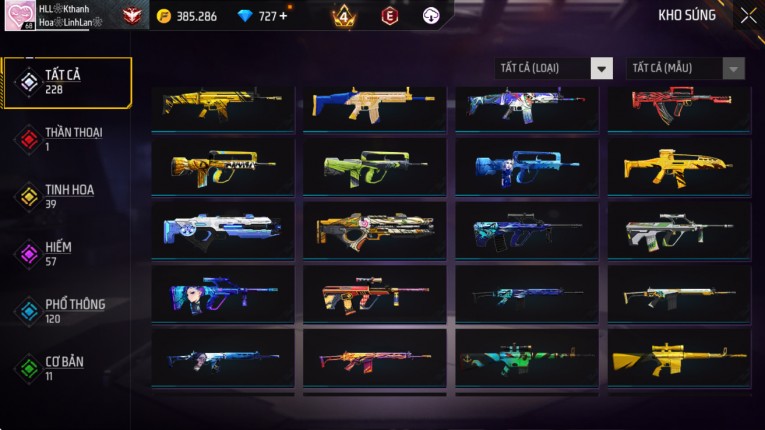Open the red hexagon E badge
765x430 pixels.
(x=389, y=16)
